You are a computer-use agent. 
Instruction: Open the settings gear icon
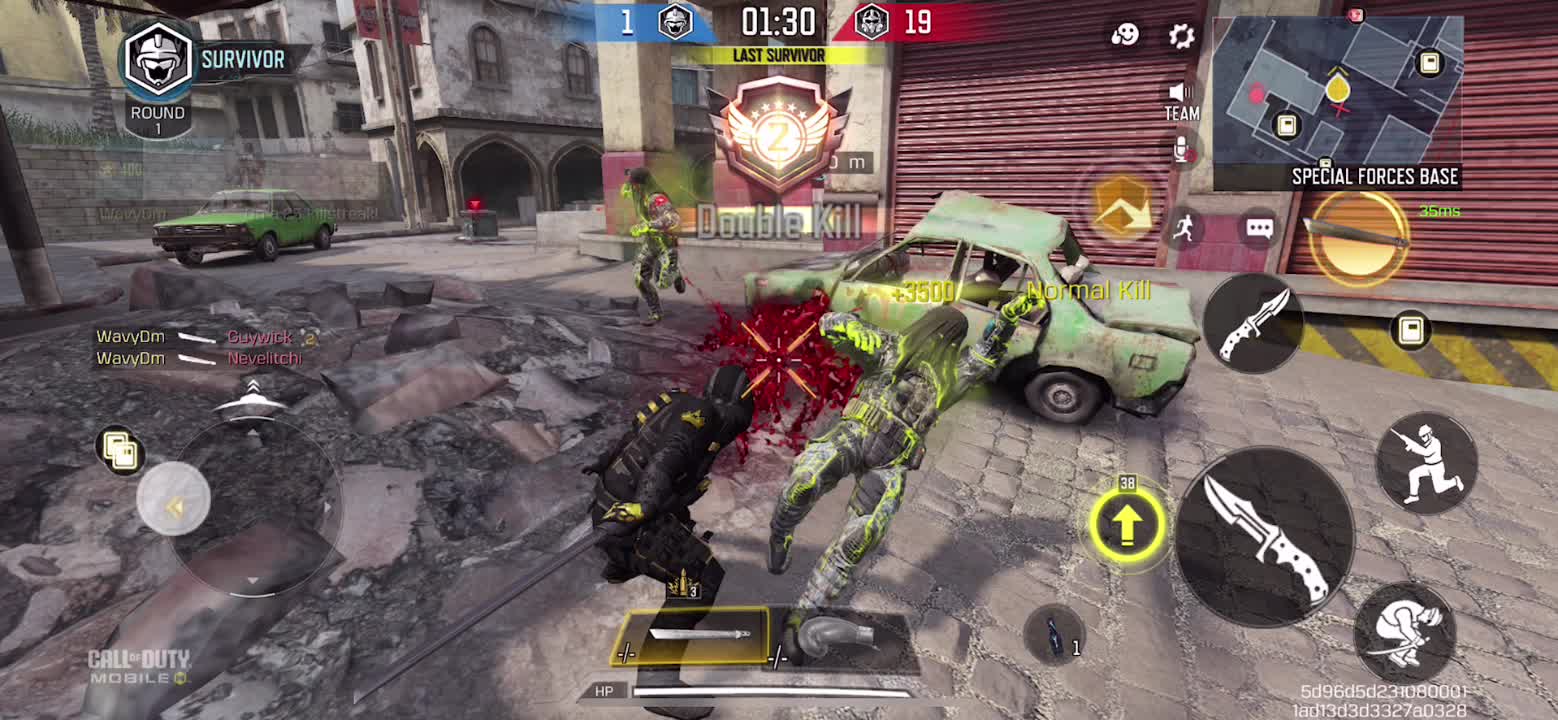click(1181, 36)
